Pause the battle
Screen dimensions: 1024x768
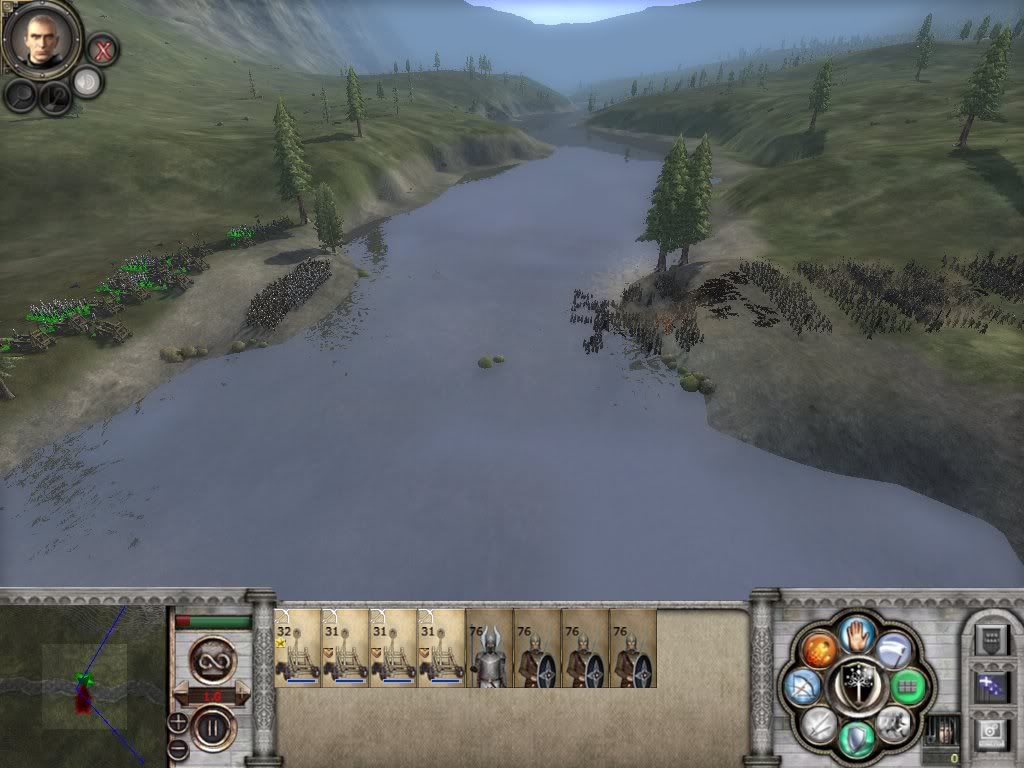coord(212,728)
